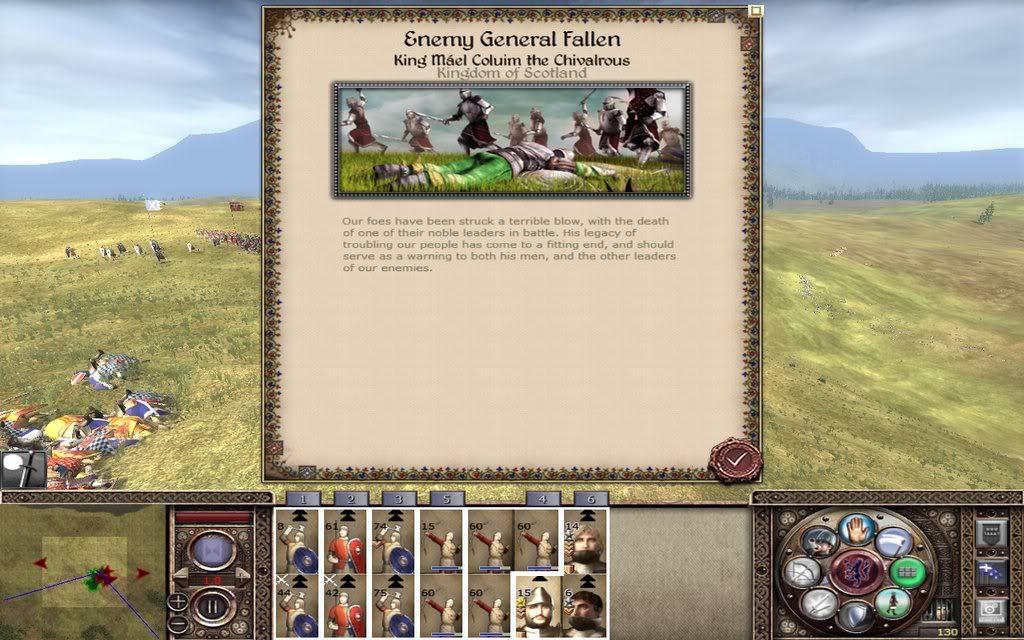The image size is (1024, 640).
Task: Select the highlighted helmeted general unit card
Action: 537,606
